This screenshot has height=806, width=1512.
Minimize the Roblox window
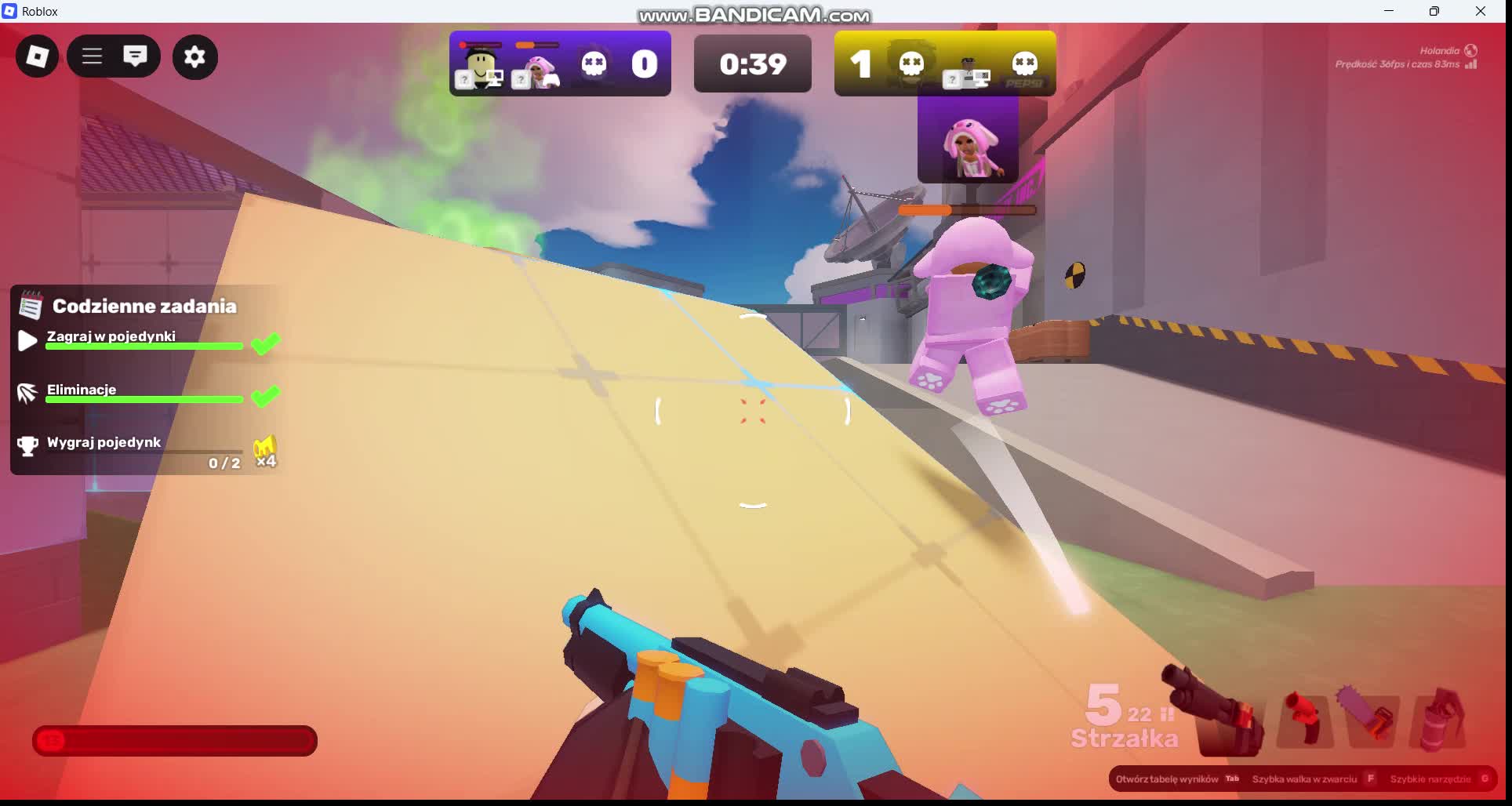click(x=1388, y=11)
